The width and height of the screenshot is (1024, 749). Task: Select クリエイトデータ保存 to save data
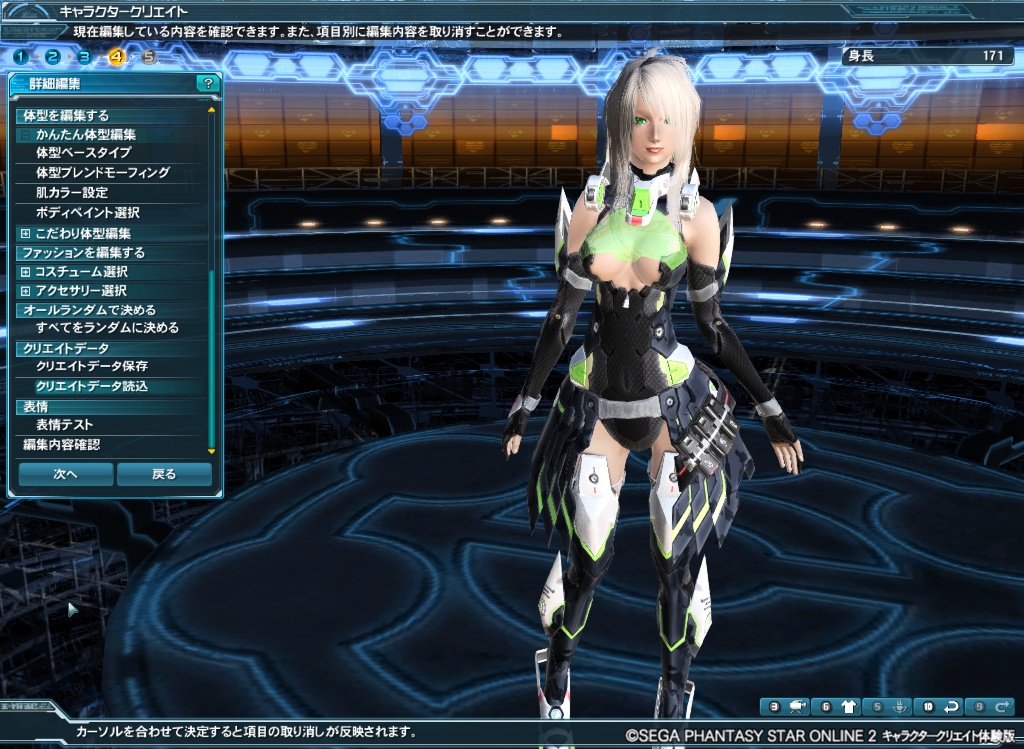pos(92,367)
